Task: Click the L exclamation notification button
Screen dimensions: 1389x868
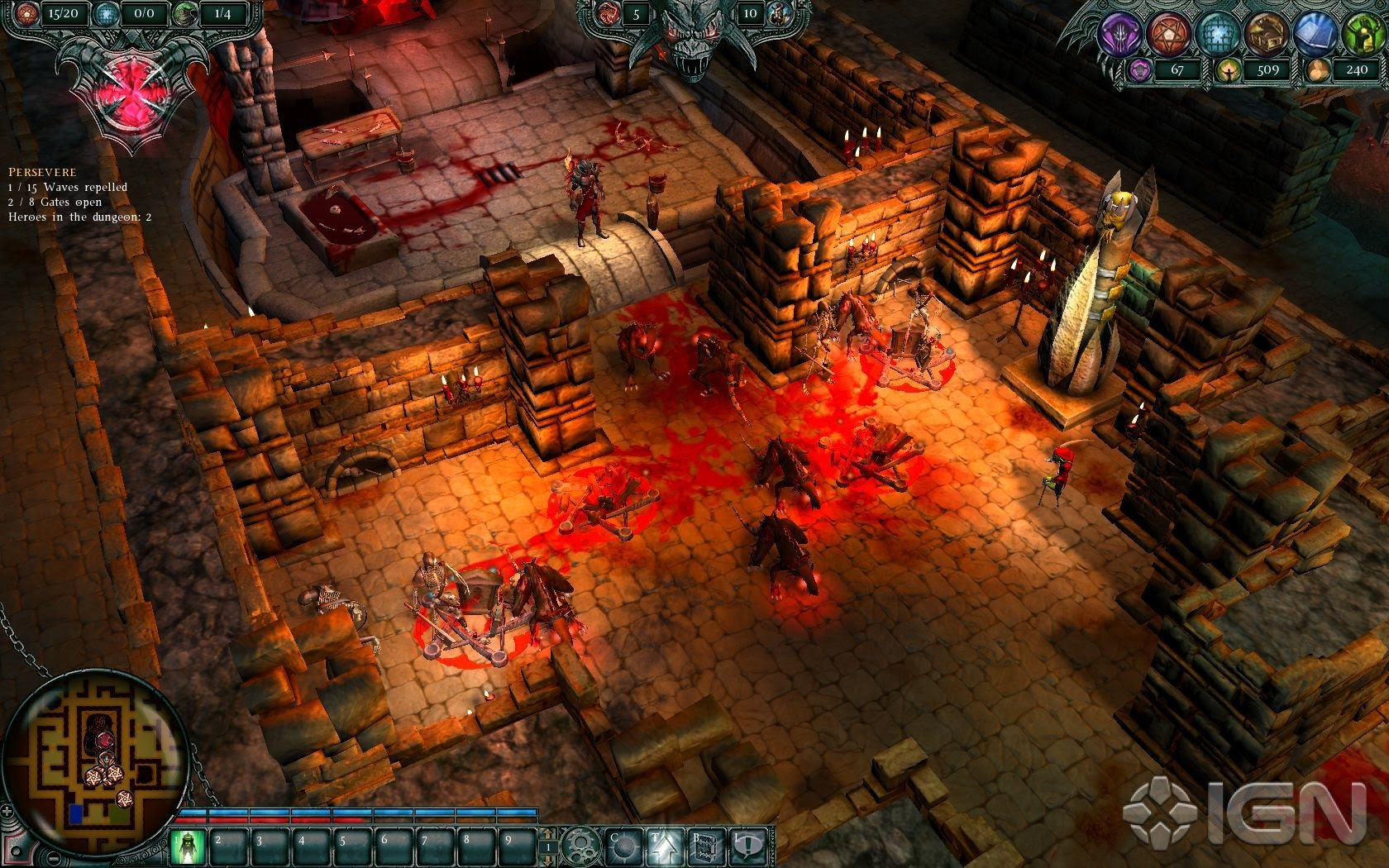Action: (748, 847)
